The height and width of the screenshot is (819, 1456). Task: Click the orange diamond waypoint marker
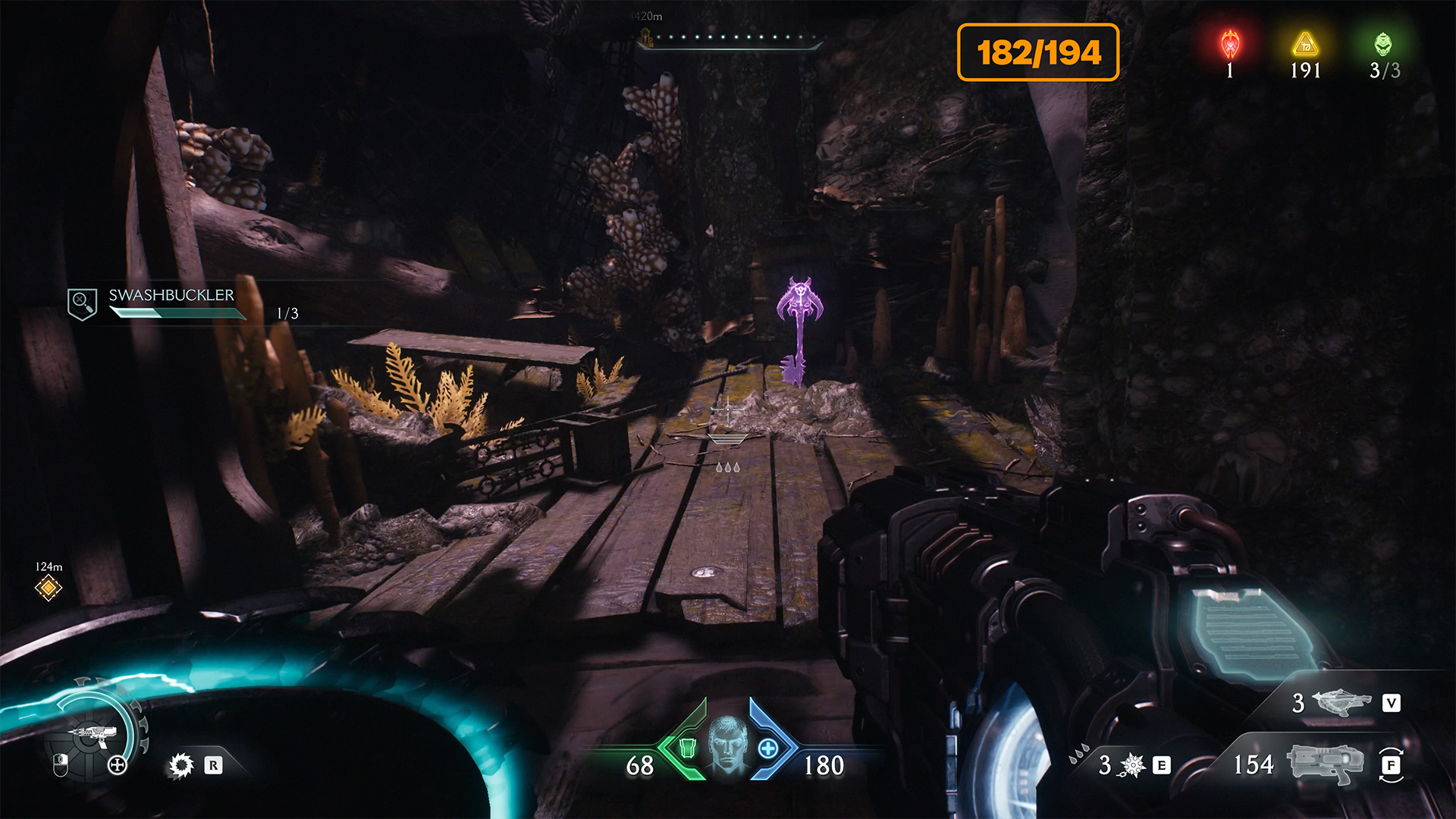(x=49, y=588)
